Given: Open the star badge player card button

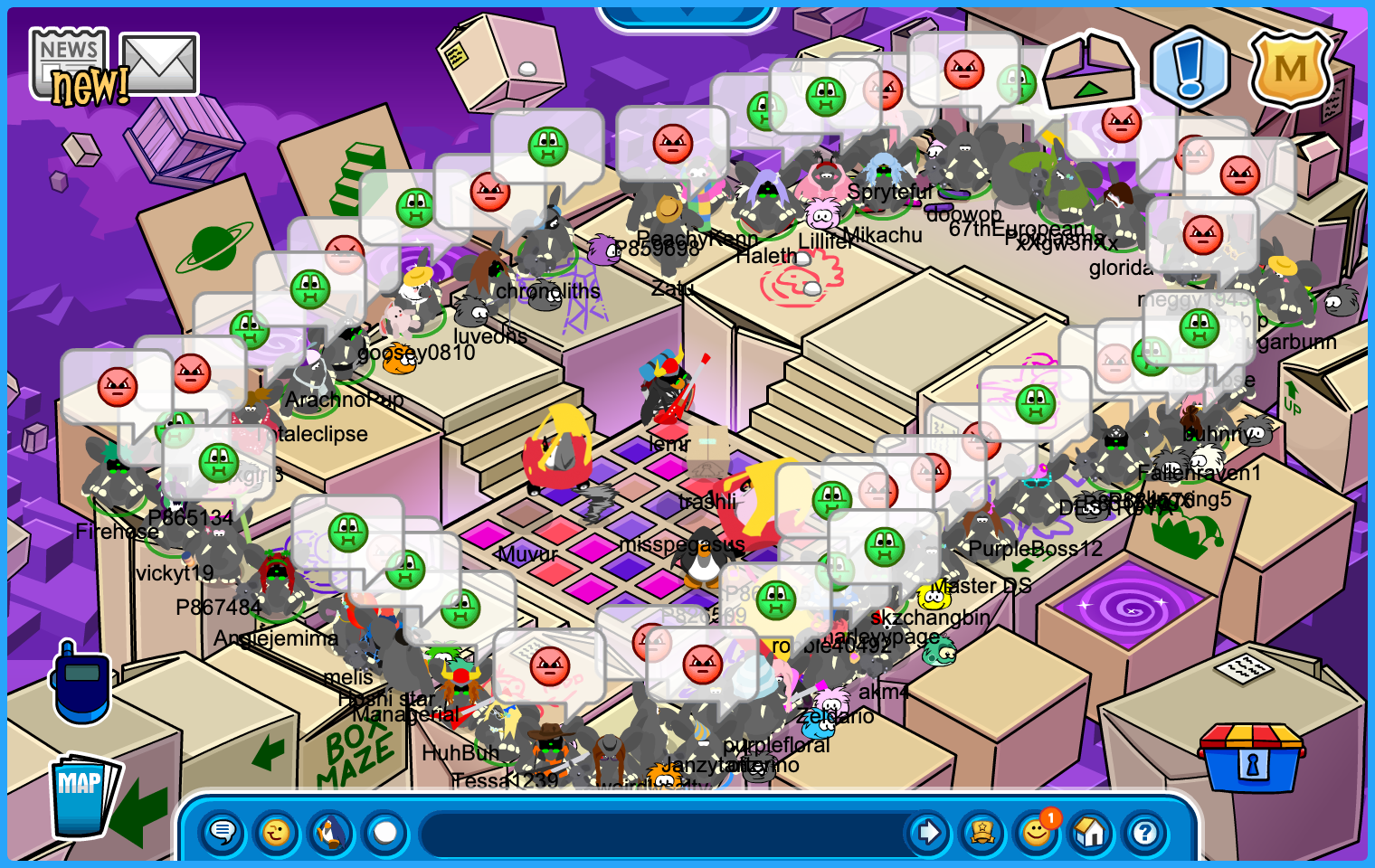Looking at the screenshot, I should coord(982,832).
